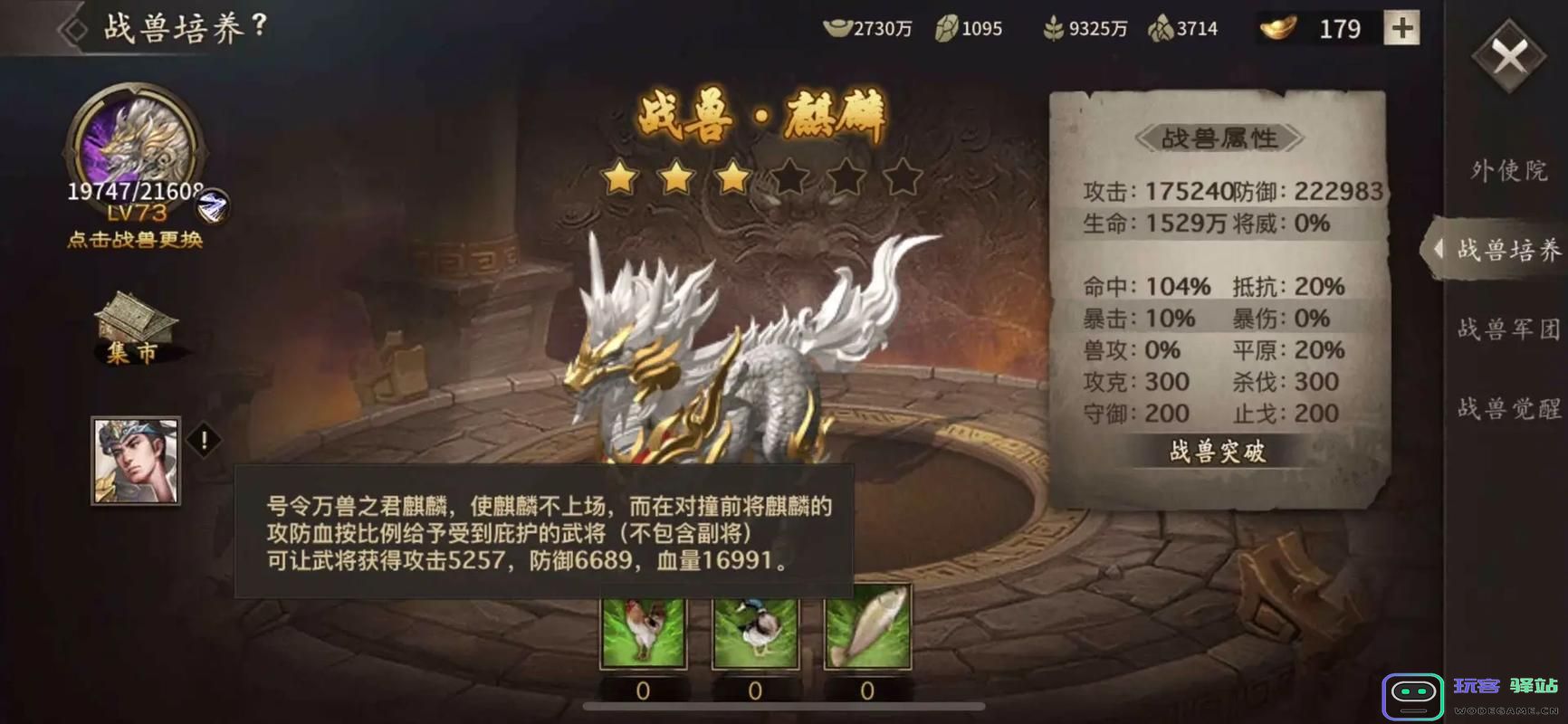Viewport: 1568px width, 724px height.
Task: Click the exclamation badge on the general portrait
Action: click(205, 441)
